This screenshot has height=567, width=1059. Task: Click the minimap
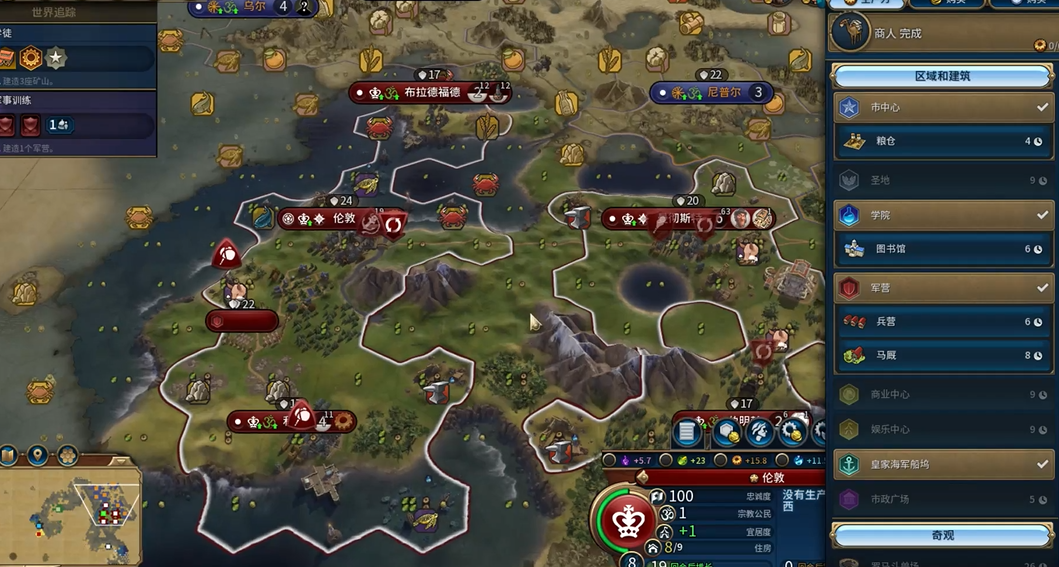click(71, 517)
